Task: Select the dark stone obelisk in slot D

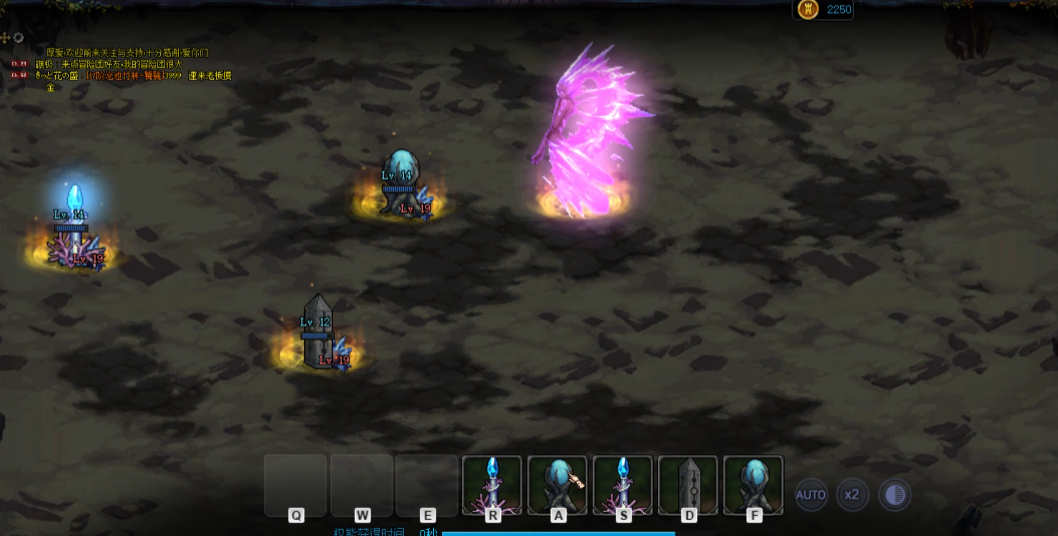Action: point(688,485)
